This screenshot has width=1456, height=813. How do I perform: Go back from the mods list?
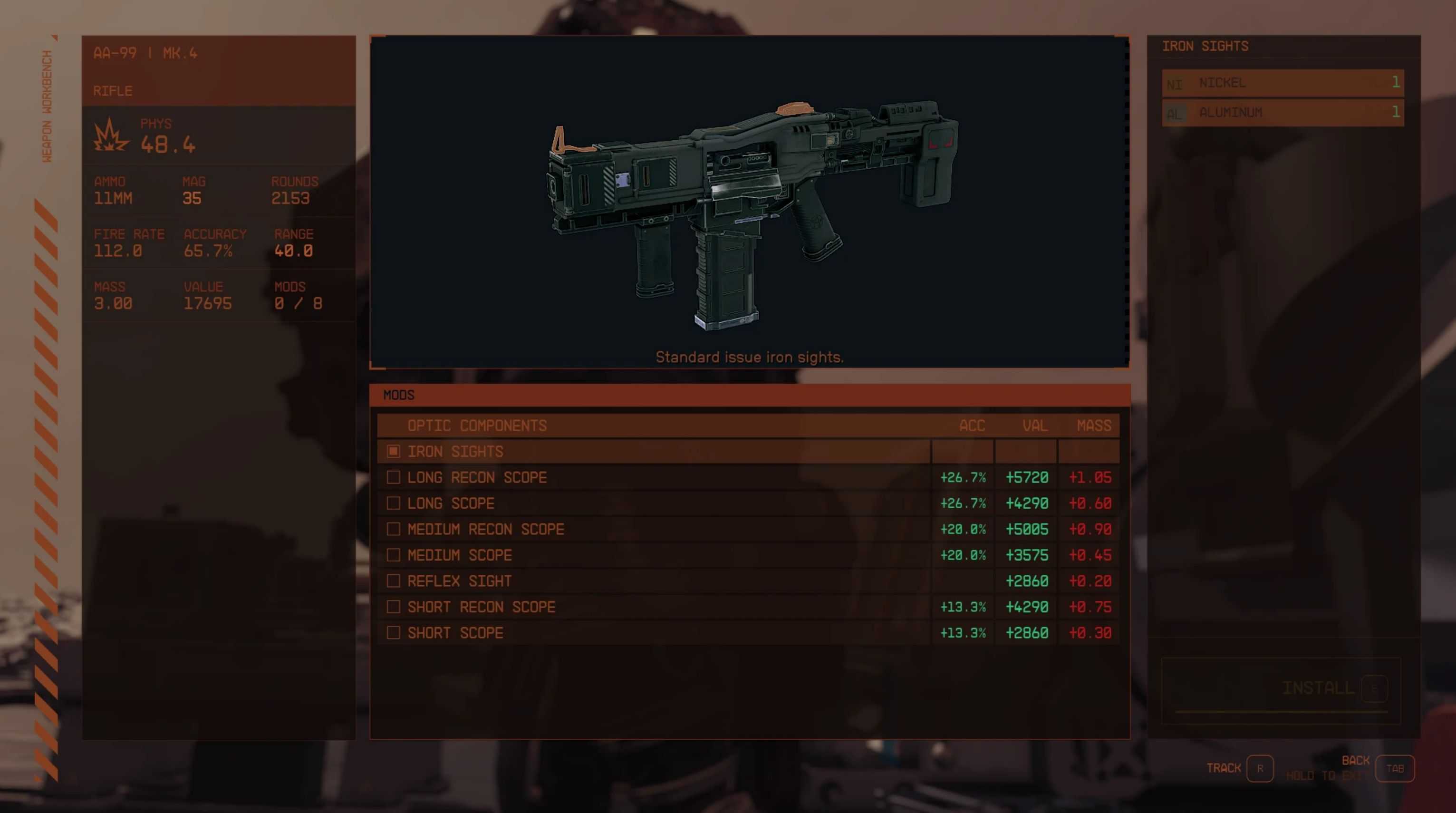pos(1394,768)
